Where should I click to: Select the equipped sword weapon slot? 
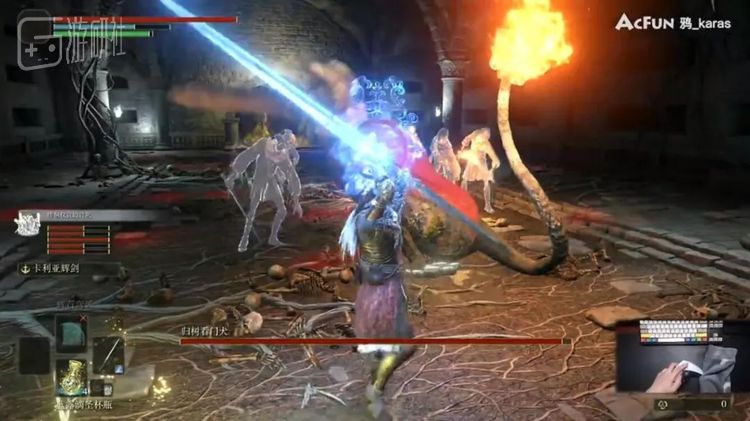[108, 354]
